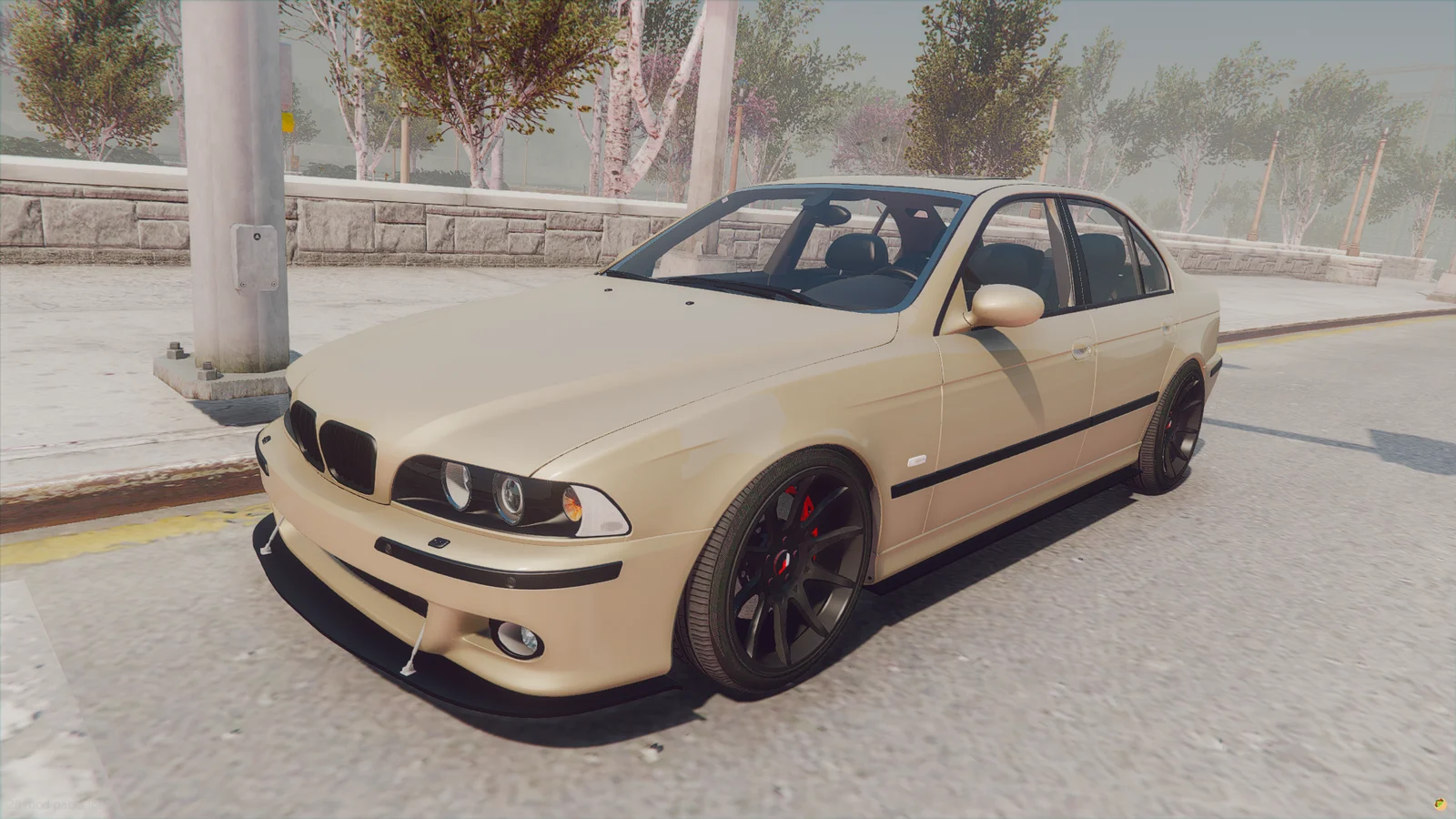1456x819 pixels.
Task: Click the taco overlay icon
Action: tap(1441, 804)
